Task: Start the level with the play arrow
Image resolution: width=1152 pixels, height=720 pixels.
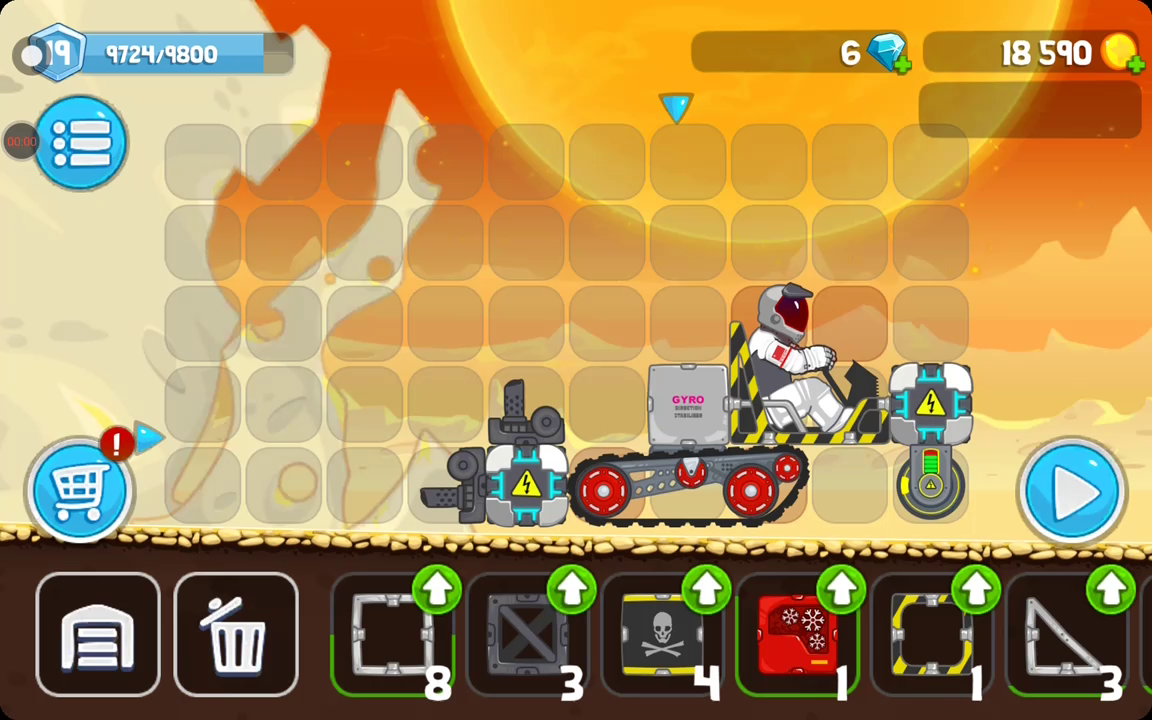Action: click(1072, 491)
